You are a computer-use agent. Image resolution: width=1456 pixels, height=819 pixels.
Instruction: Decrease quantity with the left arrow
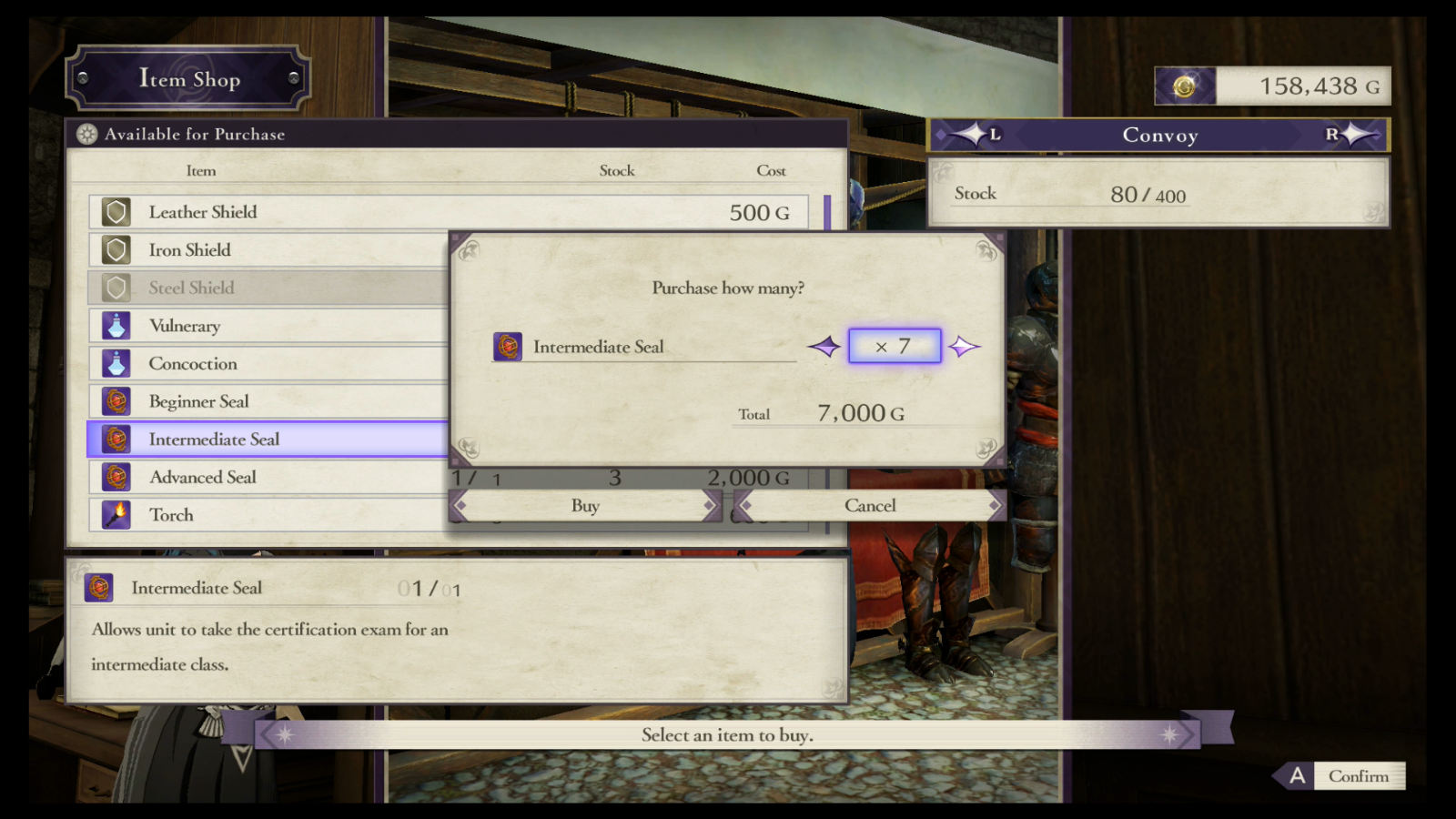click(x=824, y=346)
